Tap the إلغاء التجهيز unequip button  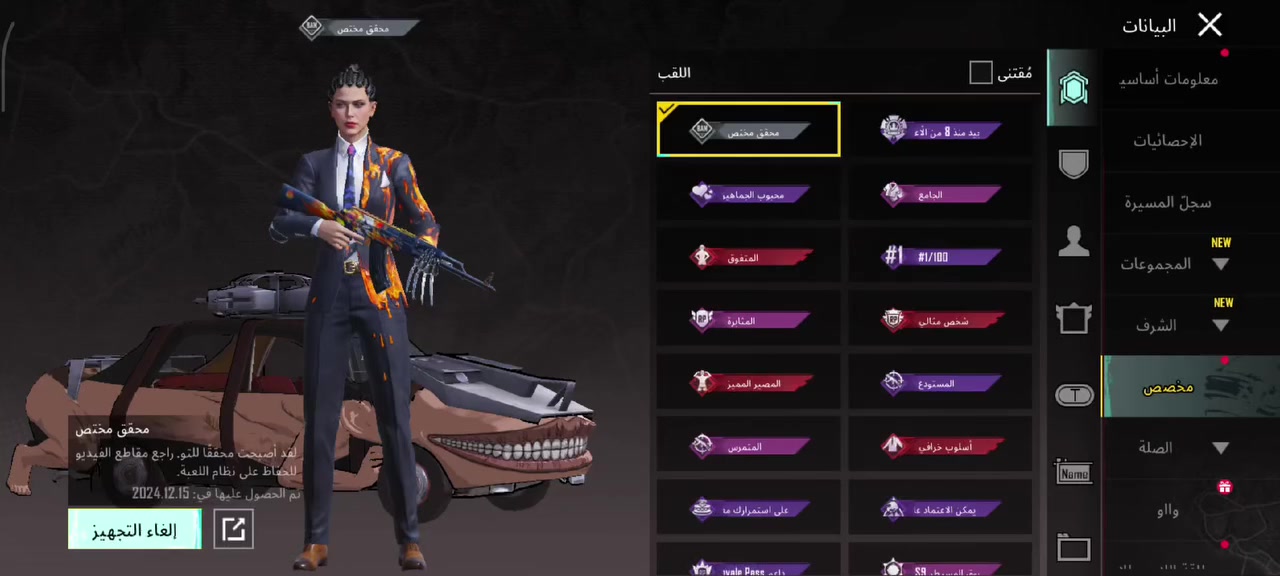(x=135, y=529)
